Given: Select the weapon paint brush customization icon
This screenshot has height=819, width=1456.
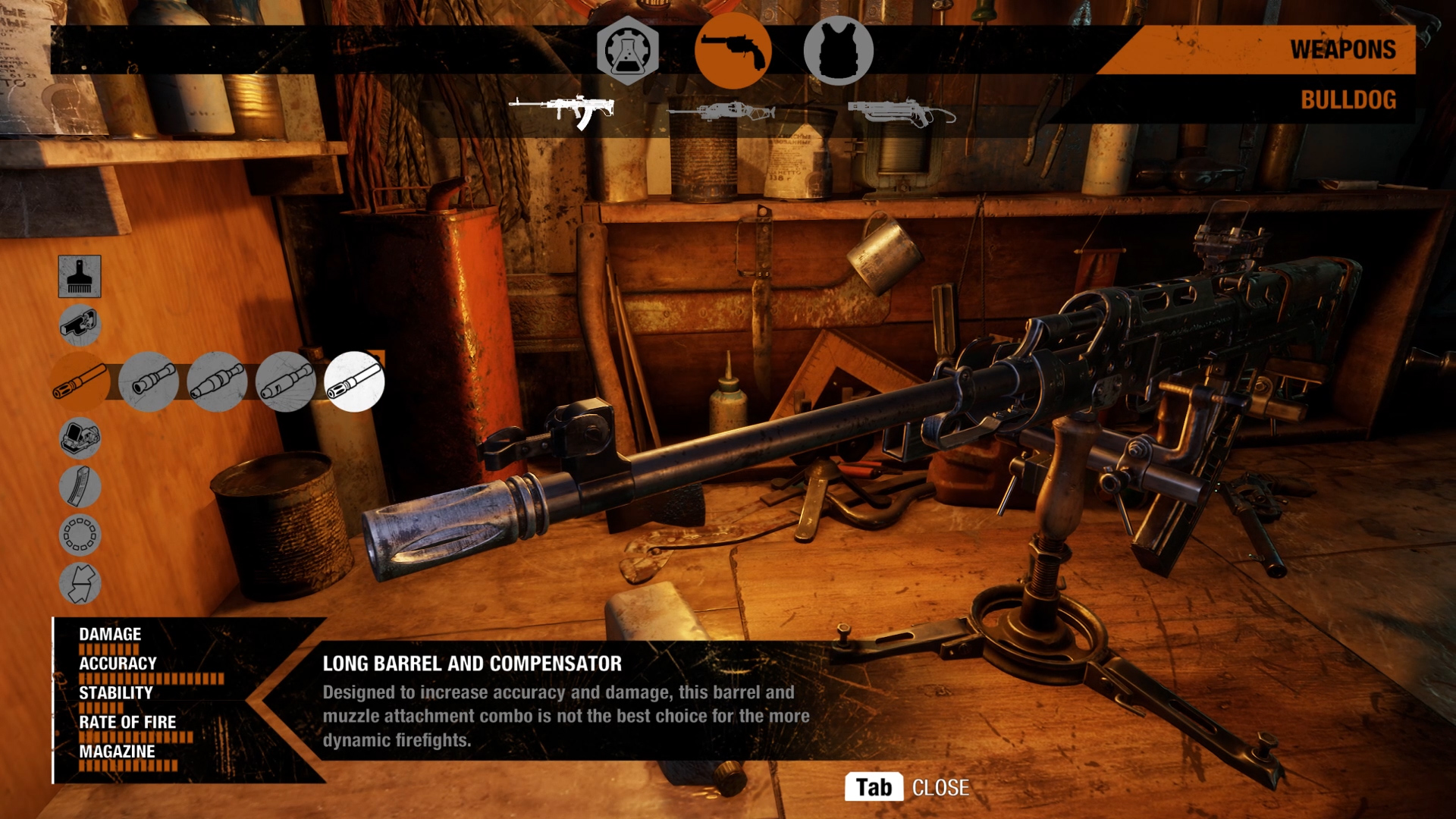Looking at the screenshot, I should point(80,276).
